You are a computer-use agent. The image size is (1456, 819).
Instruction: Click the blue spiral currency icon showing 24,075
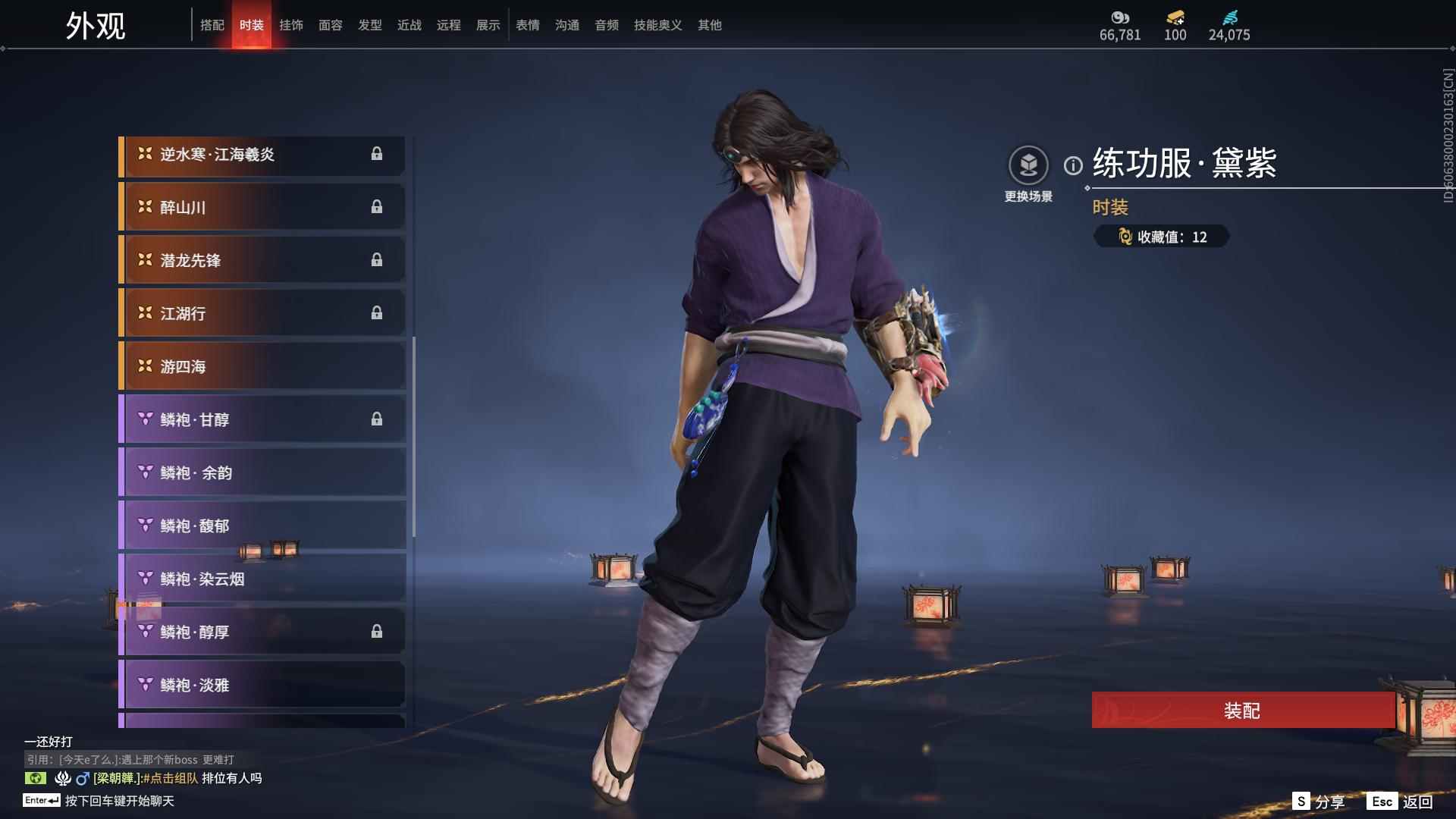pyautogui.click(x=1230, y=19)
